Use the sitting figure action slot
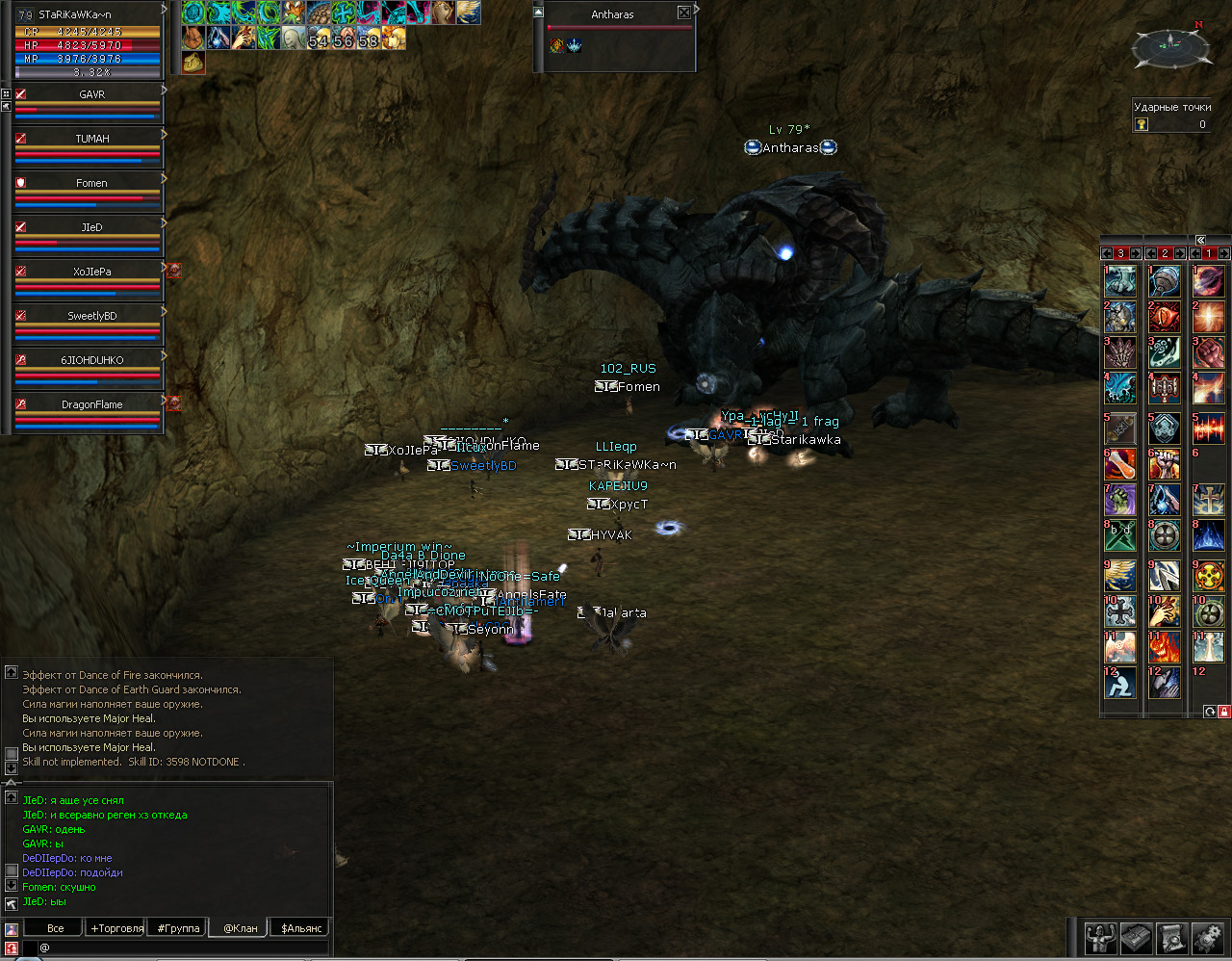This screenshot has height=961, width=1232. tap(1120, 683)
